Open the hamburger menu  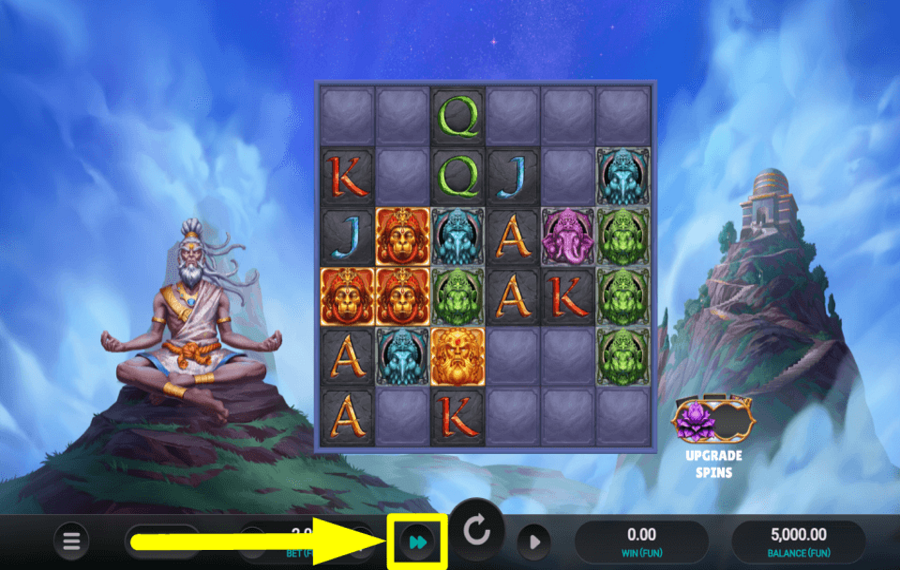point(71,542)
